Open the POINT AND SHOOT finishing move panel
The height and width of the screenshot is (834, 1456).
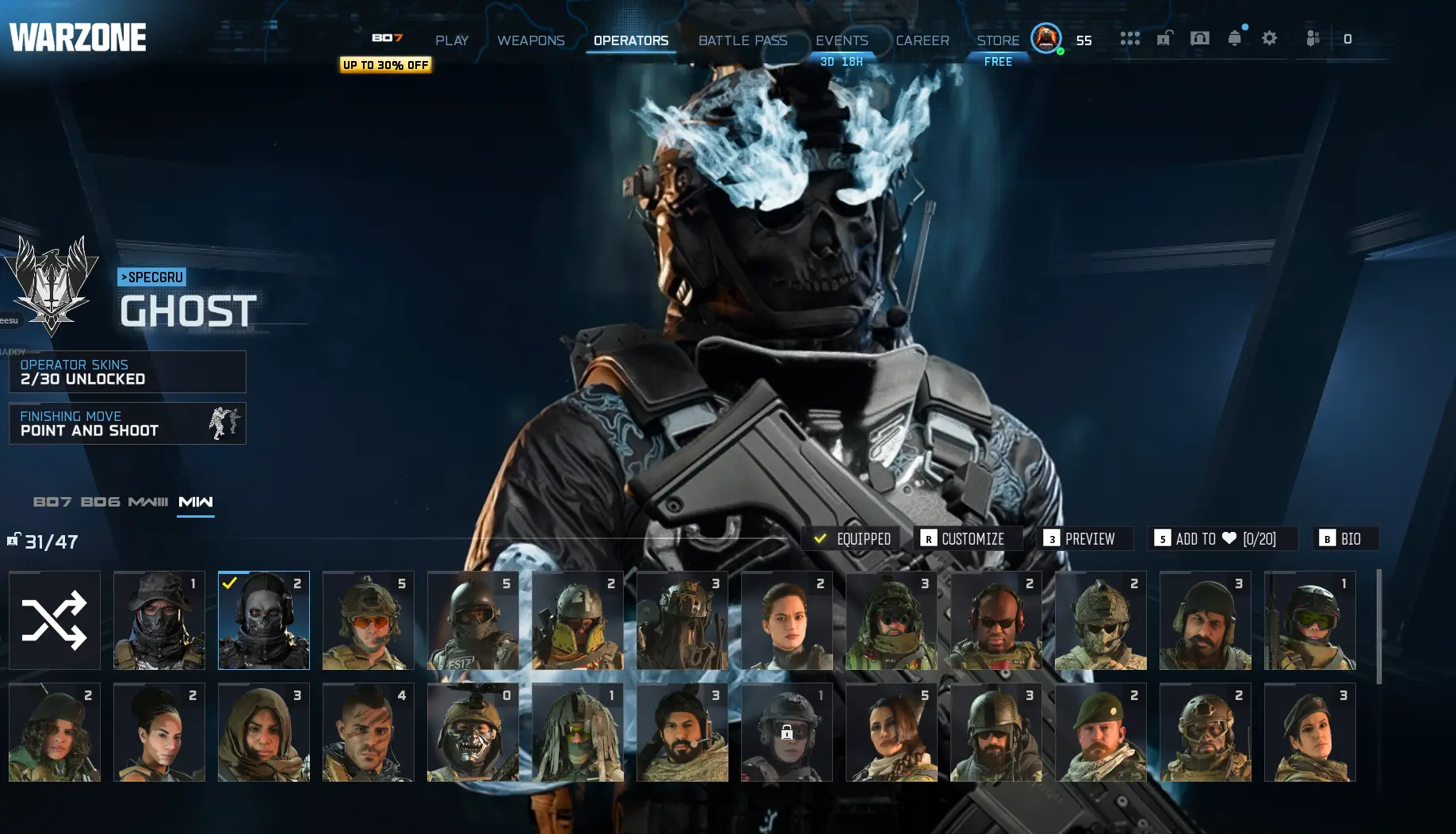[127, 423]
